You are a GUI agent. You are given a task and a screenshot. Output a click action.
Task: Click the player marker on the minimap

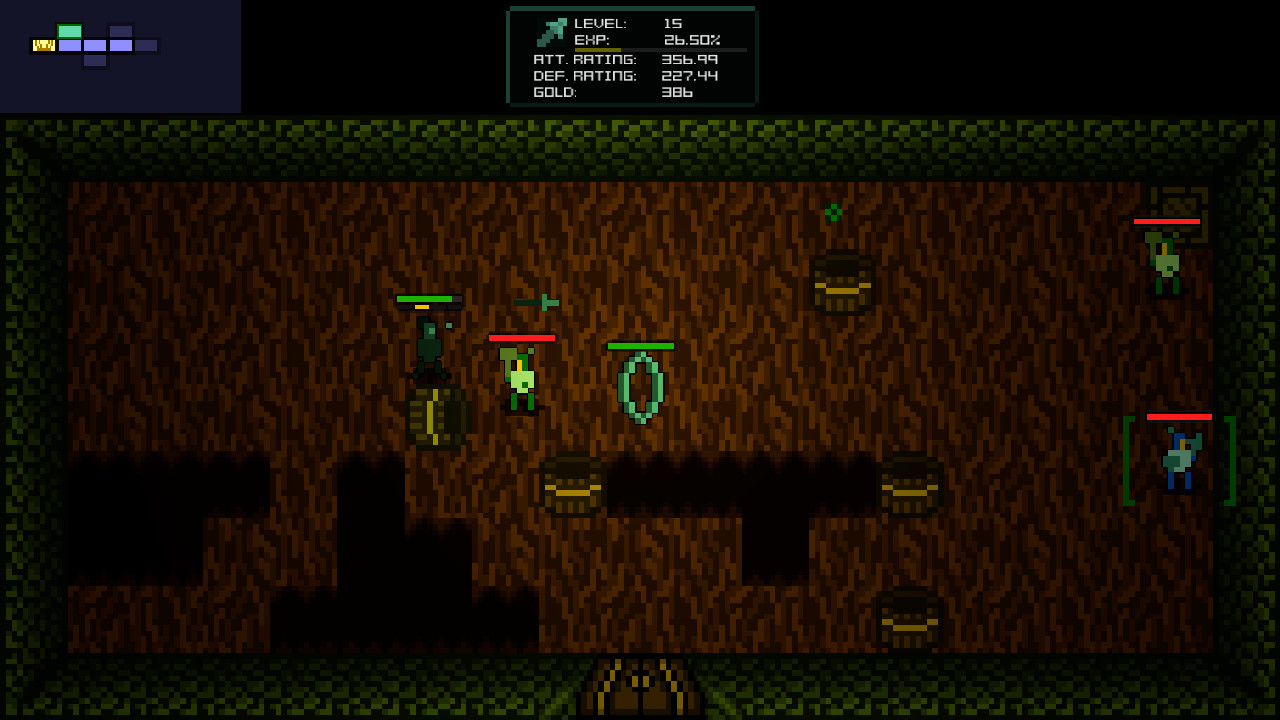(x=42, y=44)
